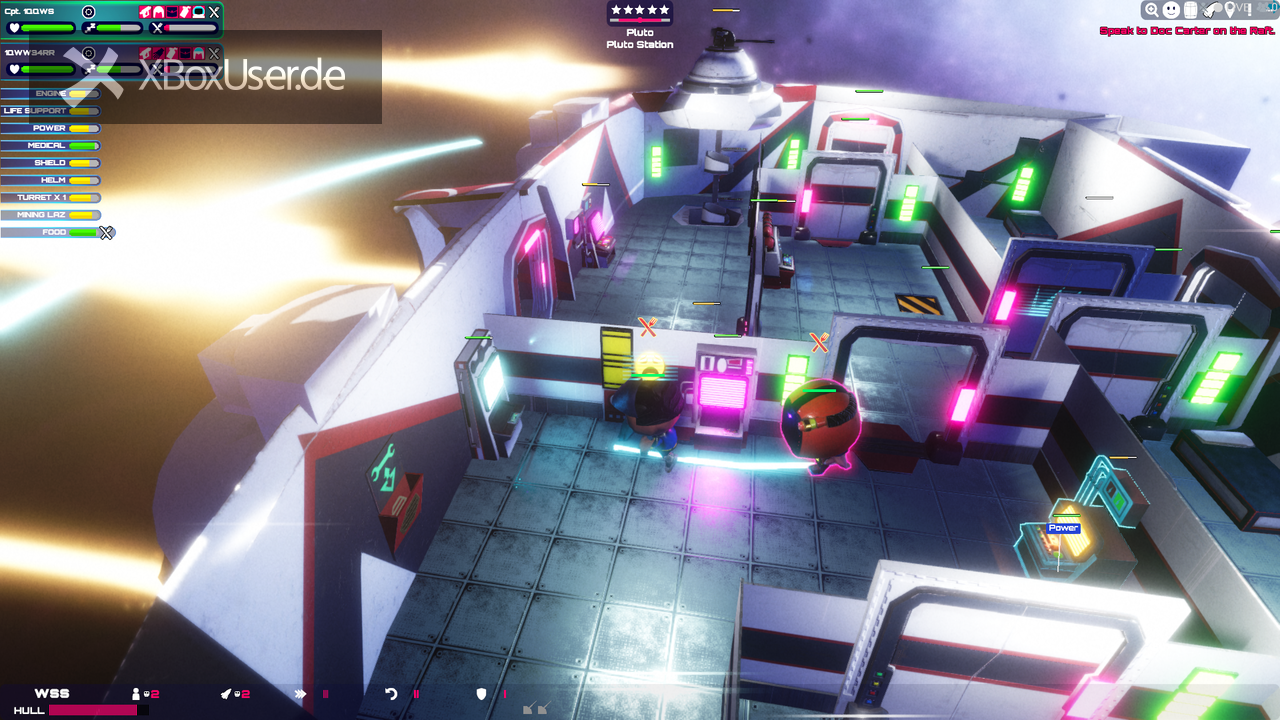Image resolution: width=1280 pixels, height=720 pixels.
Task: Click the map pin location icon
Action: (x=1229, y=10)
